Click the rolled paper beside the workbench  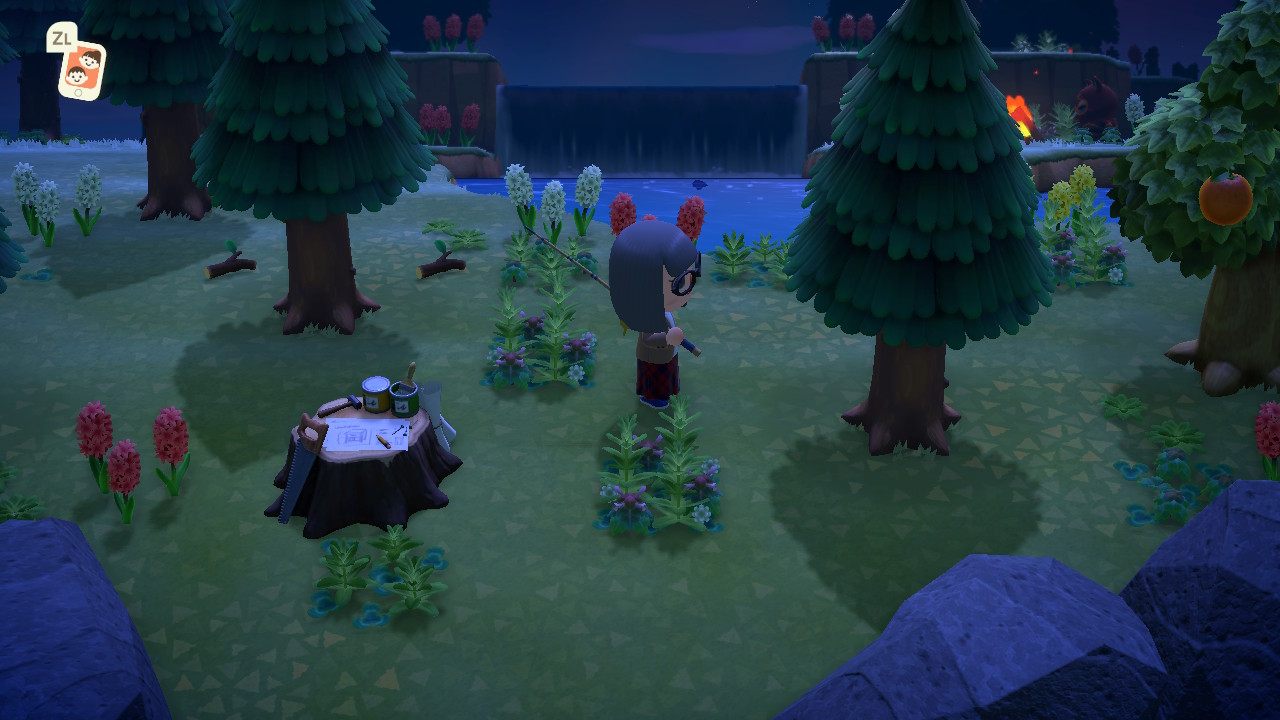click(434, 407)
